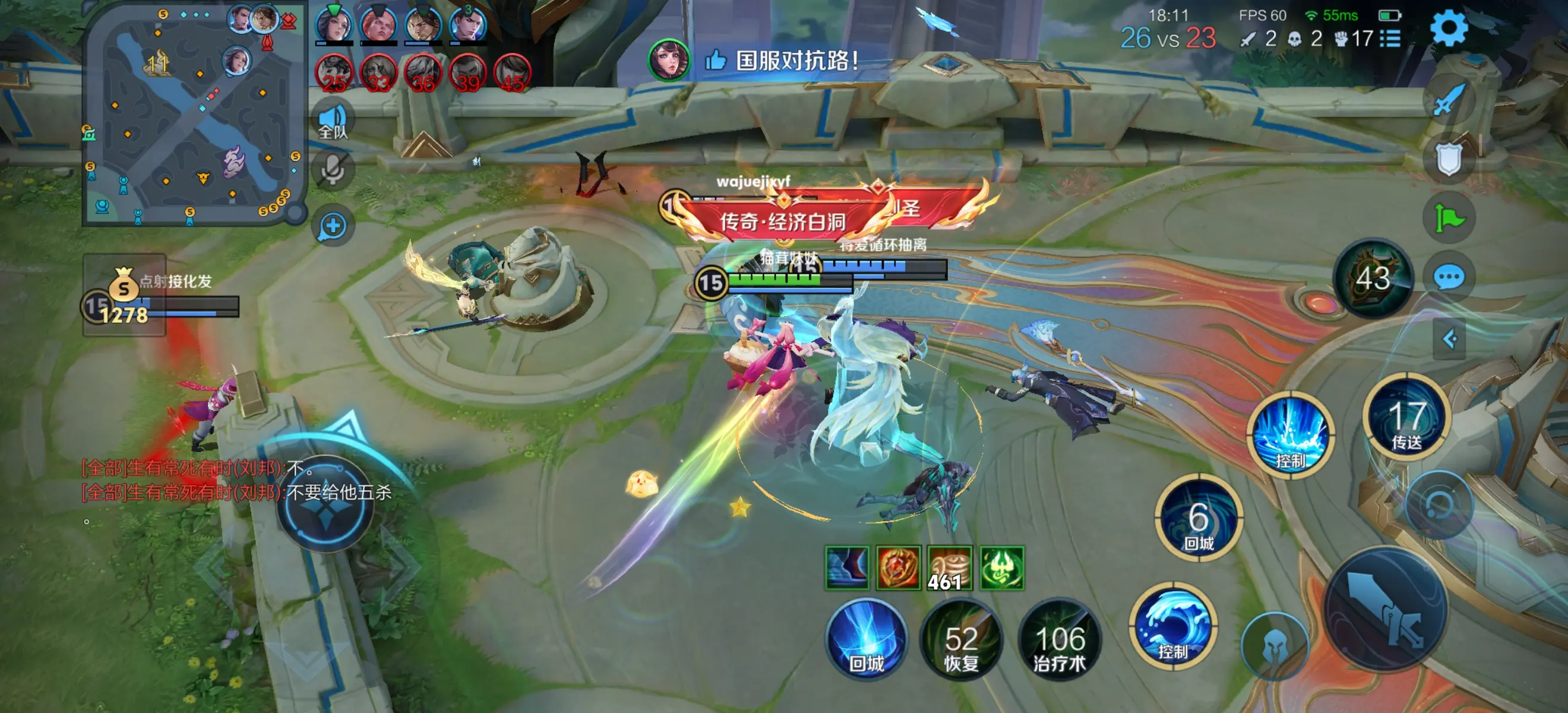Activate the wave 控制 skill
This screenshot has width=1568, height=713.
click(x=1173, y=627)
